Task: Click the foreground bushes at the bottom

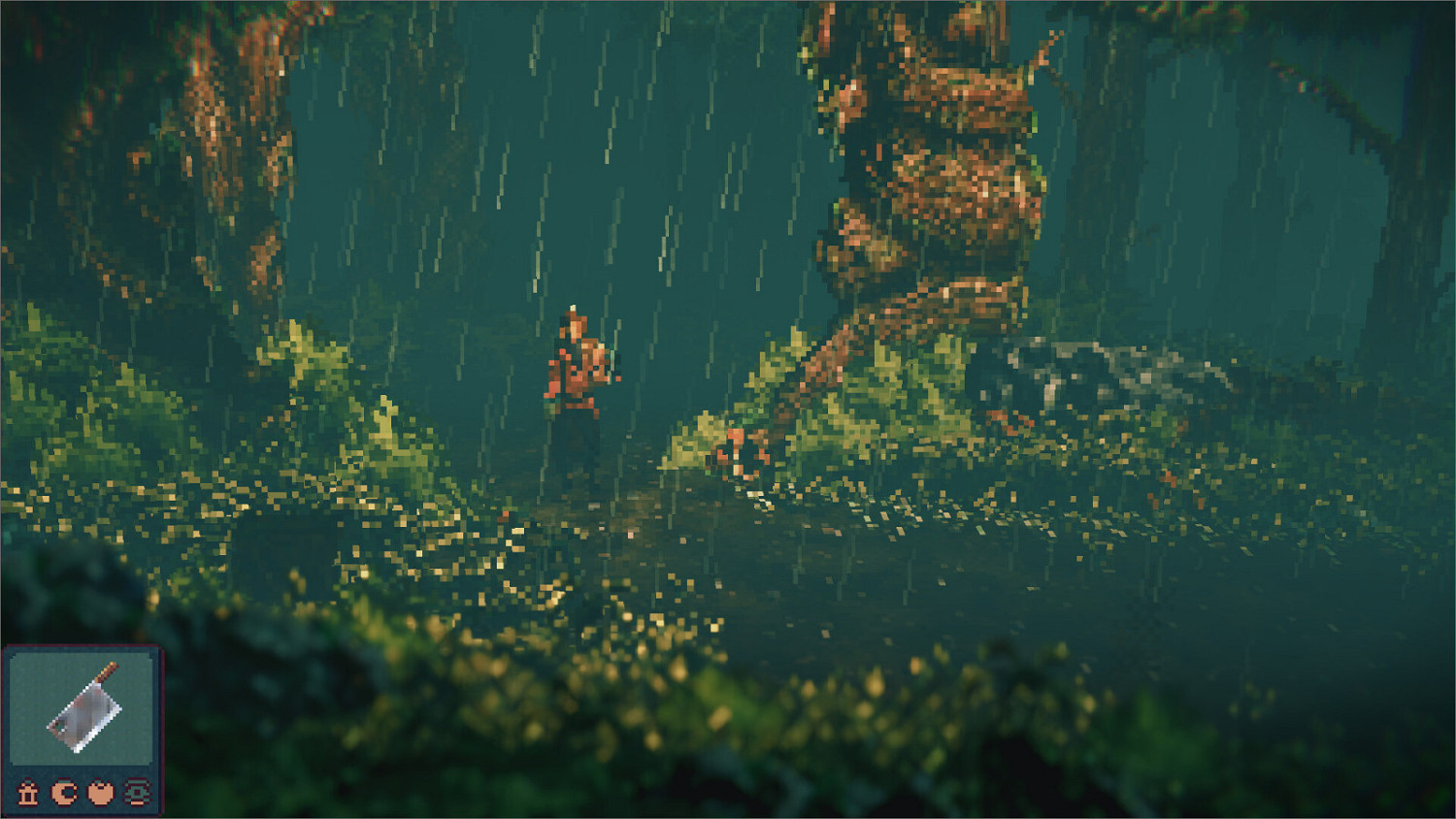Action: [679, 767]
